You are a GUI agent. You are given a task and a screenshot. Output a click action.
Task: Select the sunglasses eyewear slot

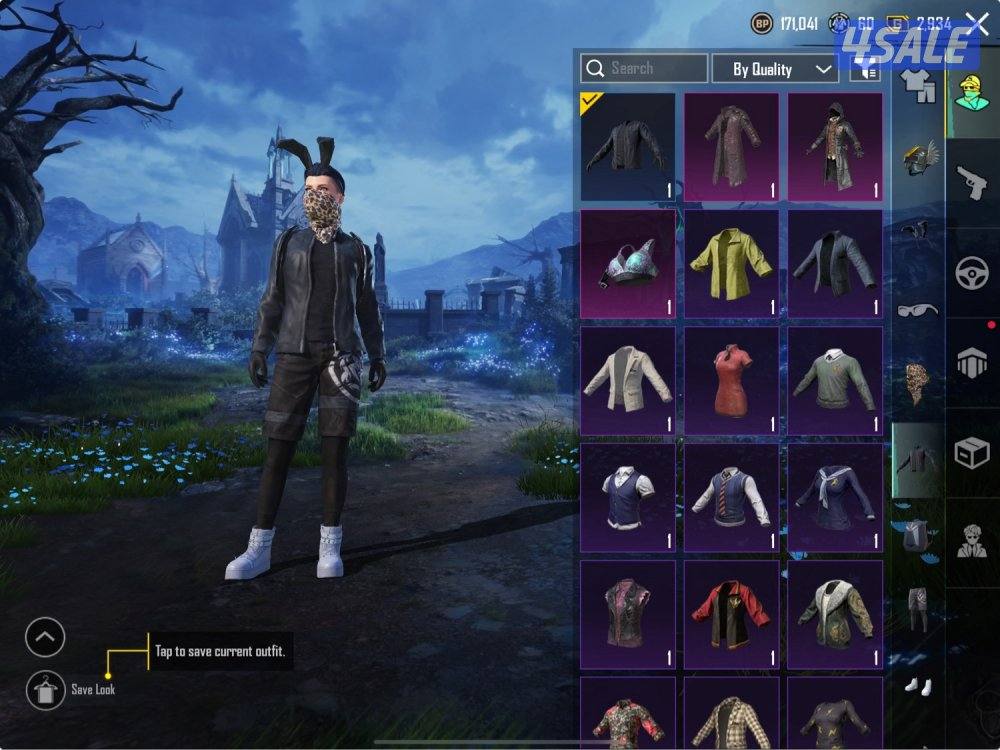(917, 309)
